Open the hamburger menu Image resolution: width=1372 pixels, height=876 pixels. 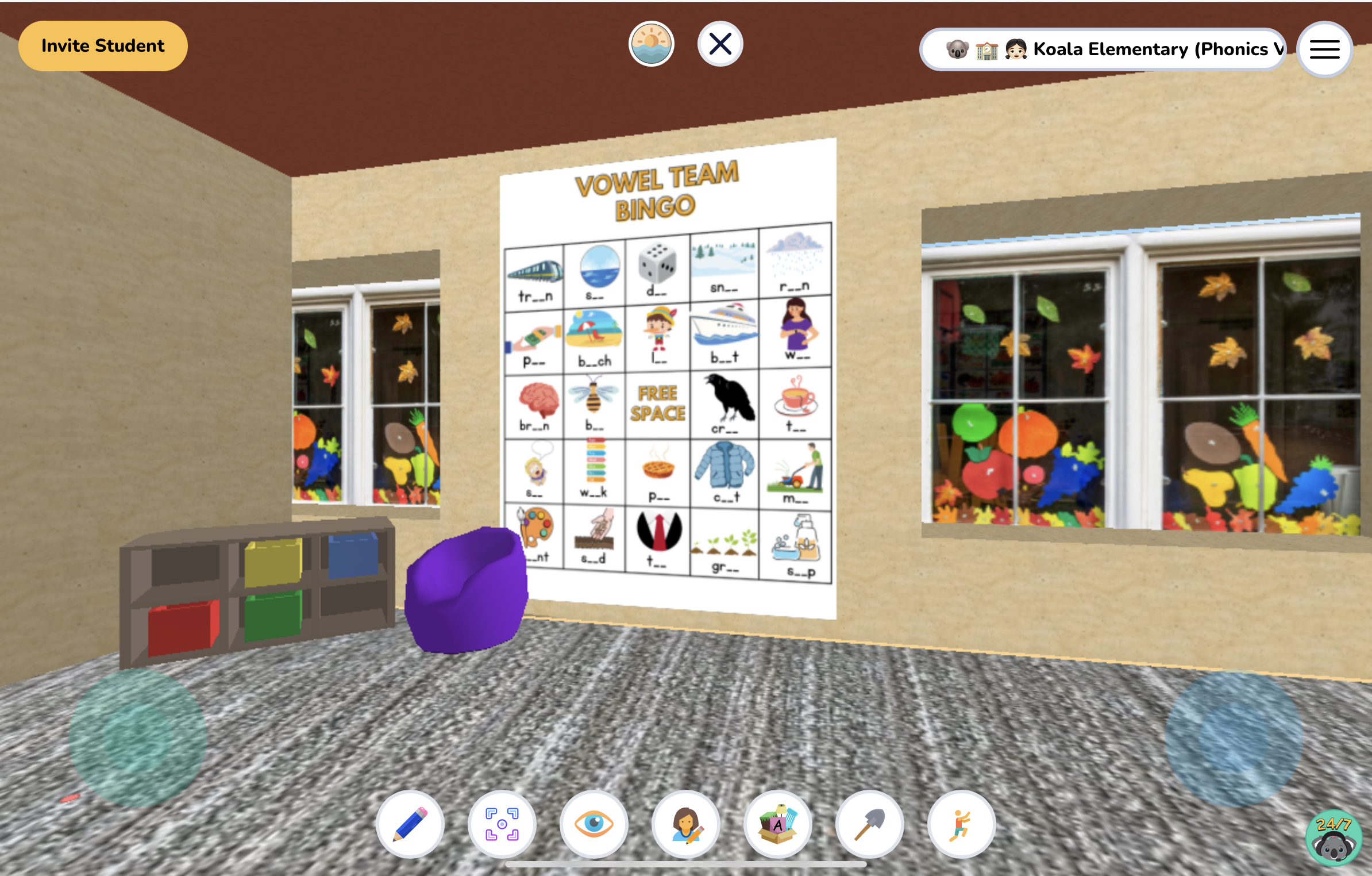pyautogui.click(x=1324, y=50)
